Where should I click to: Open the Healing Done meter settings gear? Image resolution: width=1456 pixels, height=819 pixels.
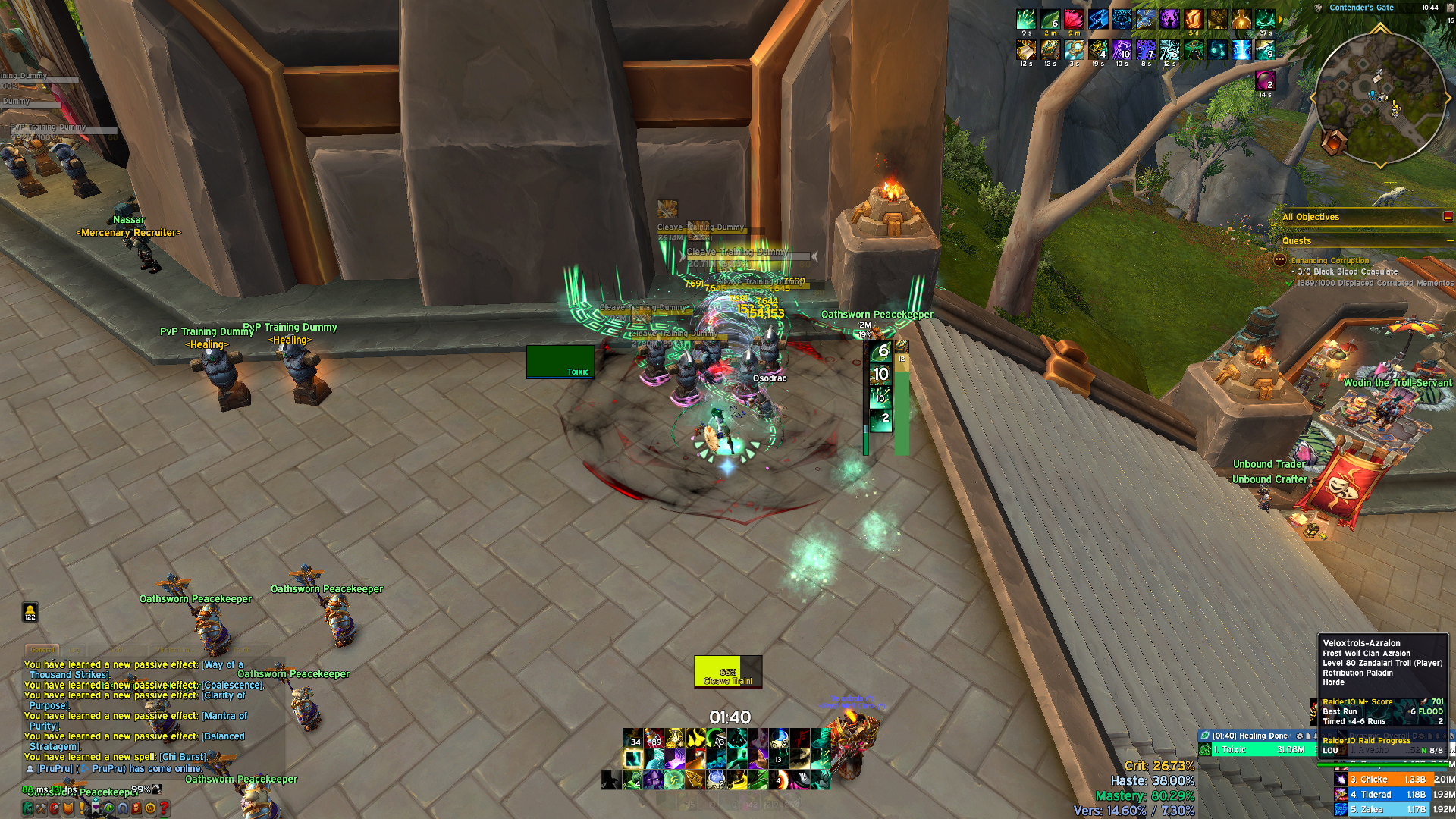tap(1299, 736)
